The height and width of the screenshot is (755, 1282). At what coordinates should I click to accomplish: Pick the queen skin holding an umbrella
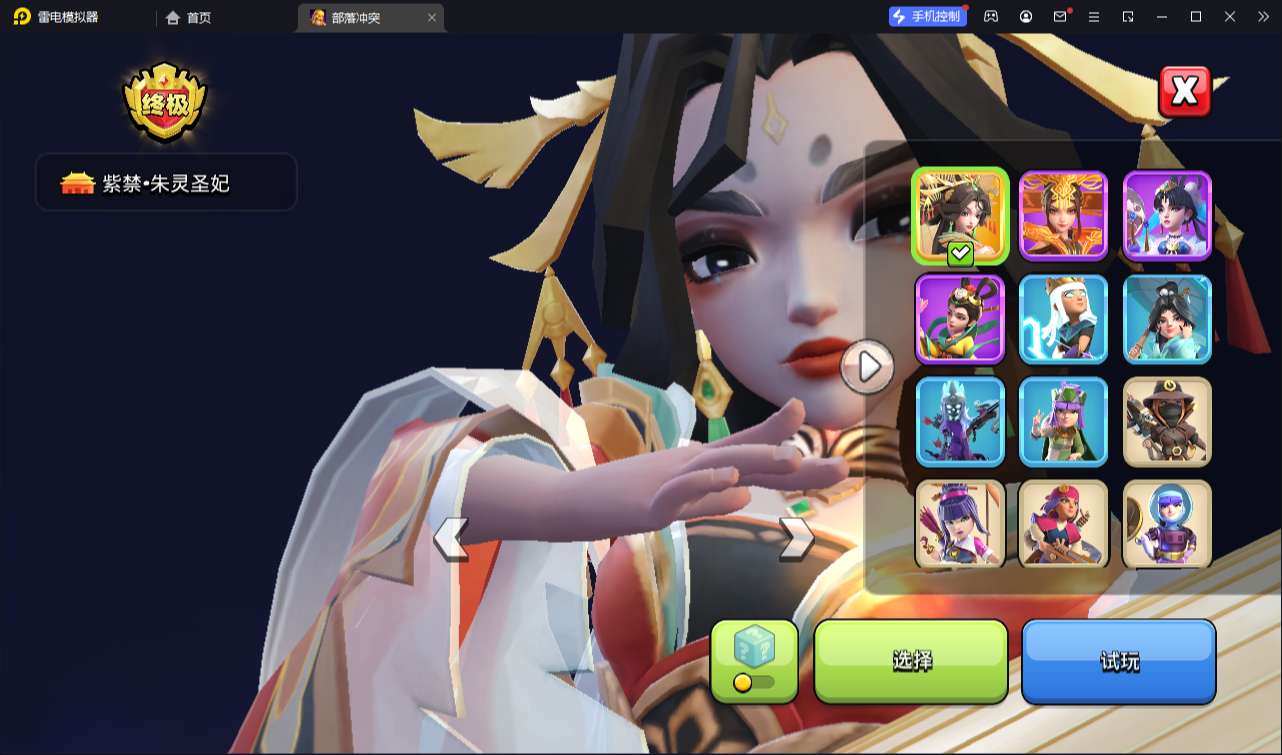point(1167,319)
